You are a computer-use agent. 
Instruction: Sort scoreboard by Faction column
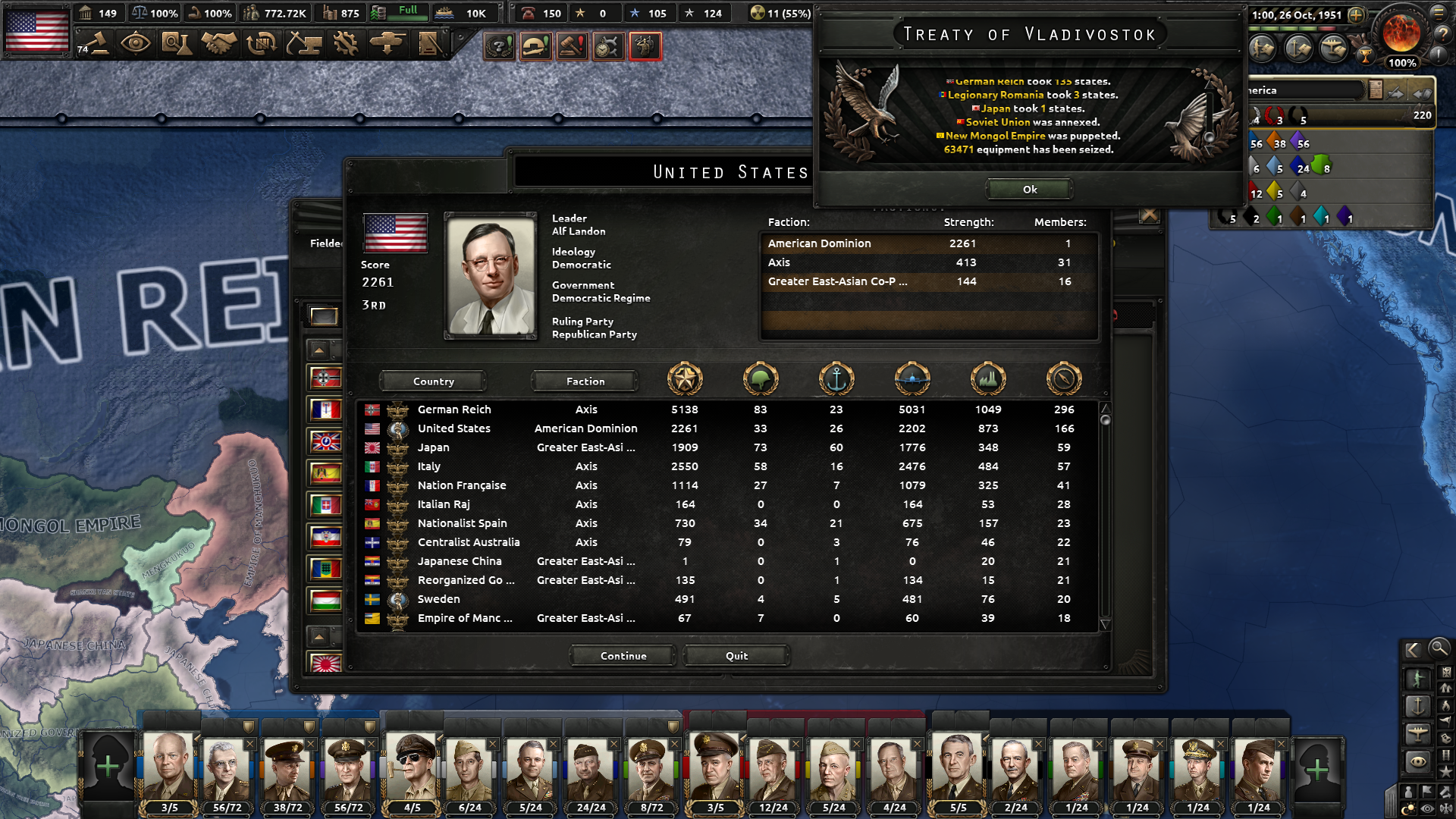click(585, 381)
